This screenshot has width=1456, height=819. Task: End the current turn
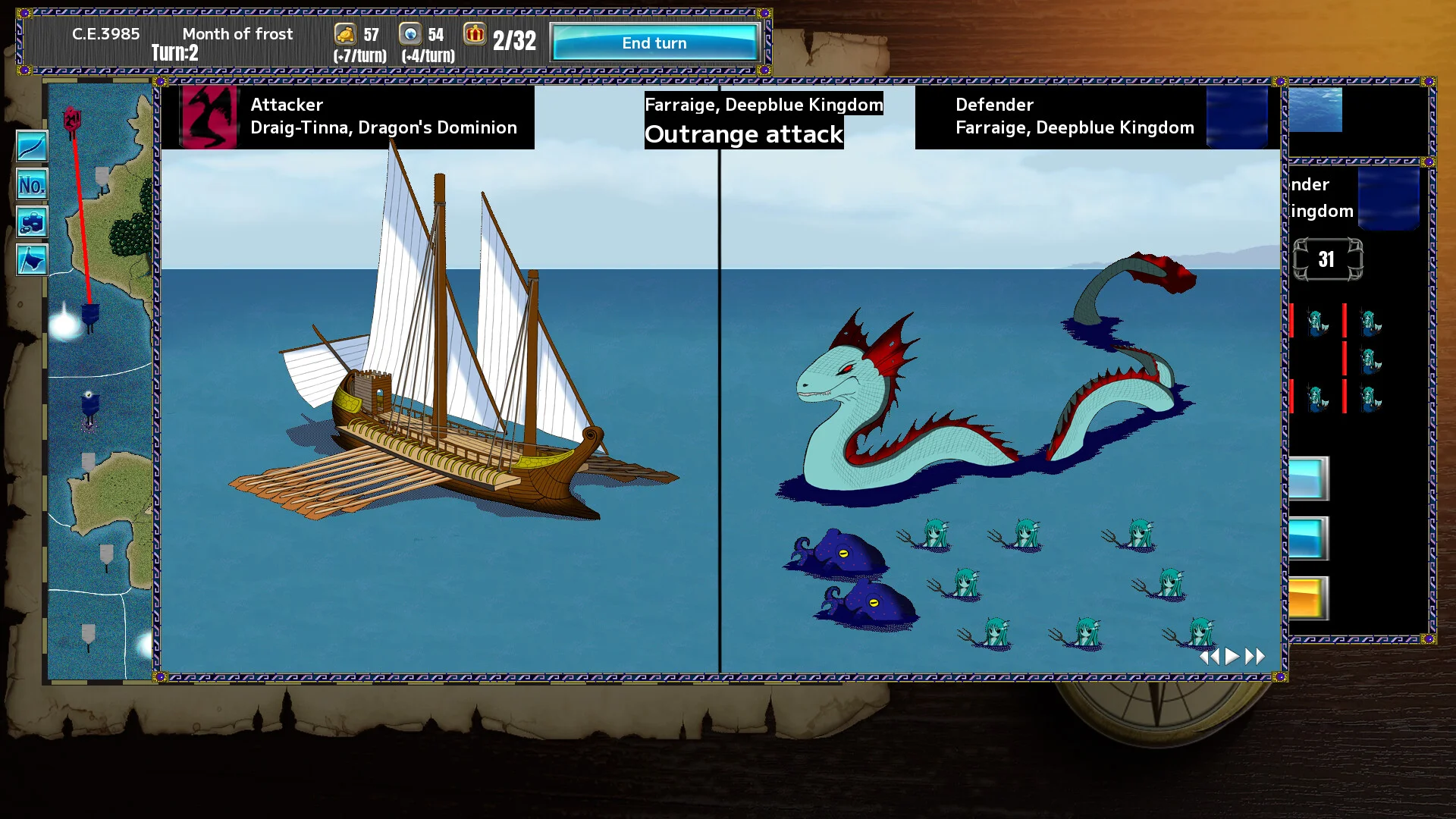[654, 43]
